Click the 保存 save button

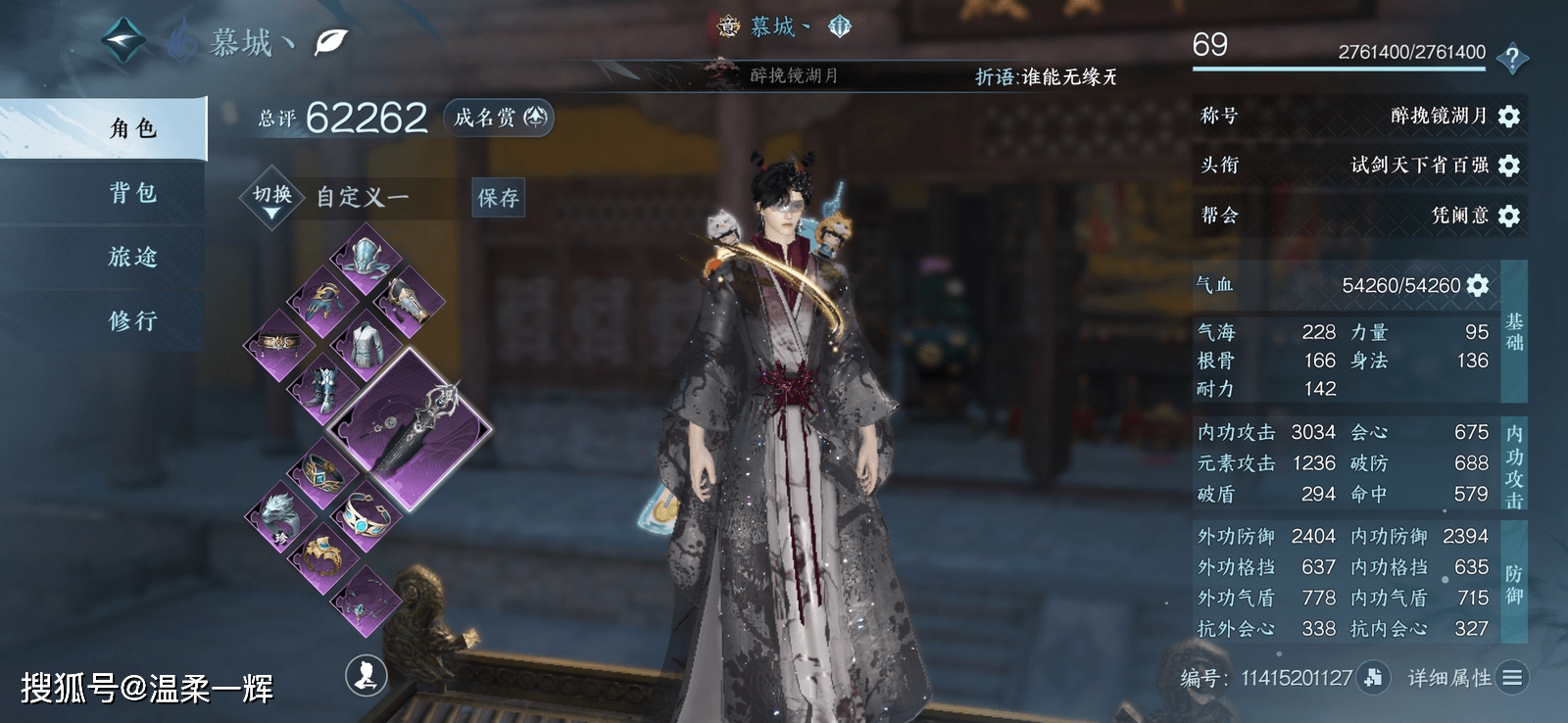[498, 198]
